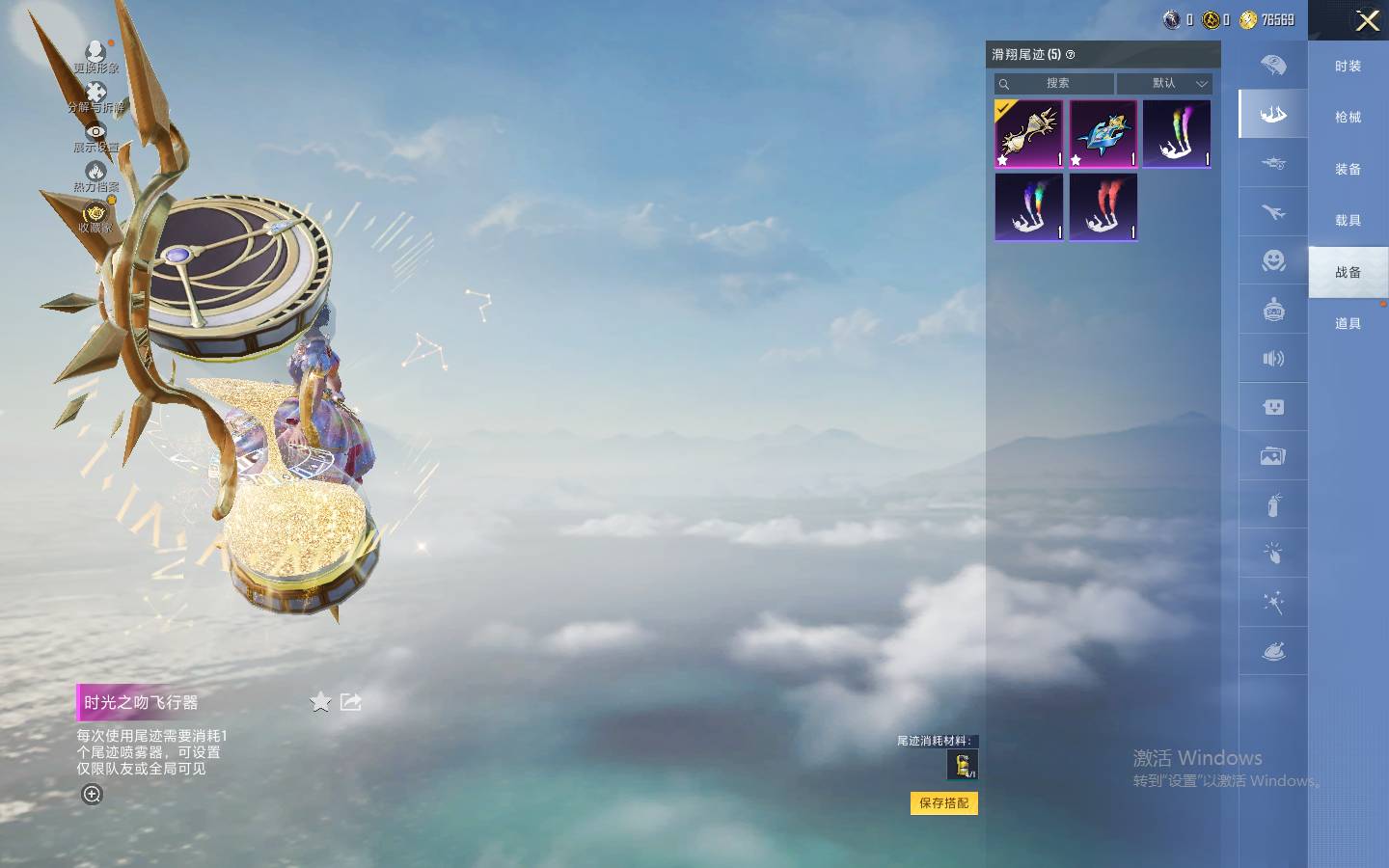Click the 搜索 search field
1389x868 pixels.
[1056, 84]
